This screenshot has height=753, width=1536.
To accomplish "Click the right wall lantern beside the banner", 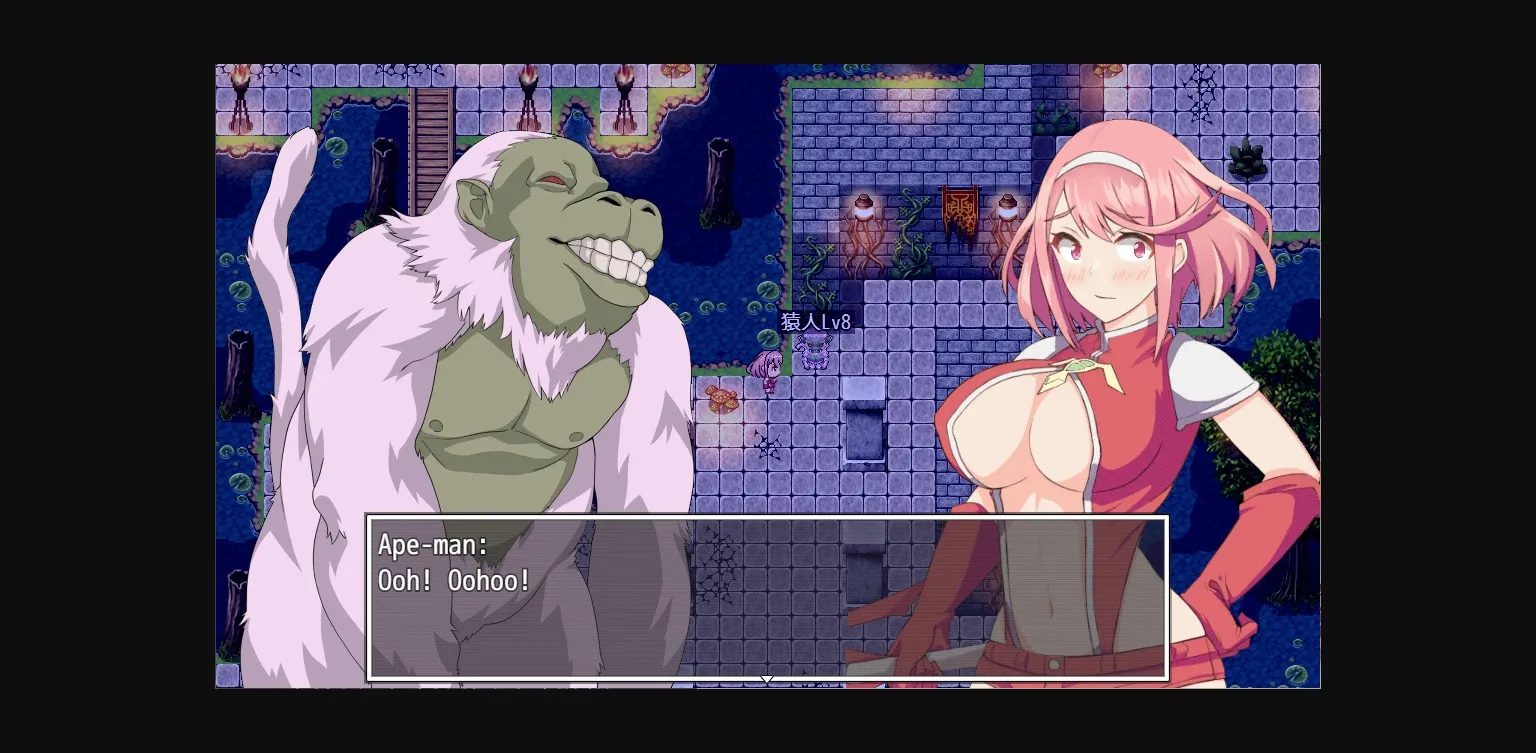I will pyautogui.click(x=1006, y=207).
